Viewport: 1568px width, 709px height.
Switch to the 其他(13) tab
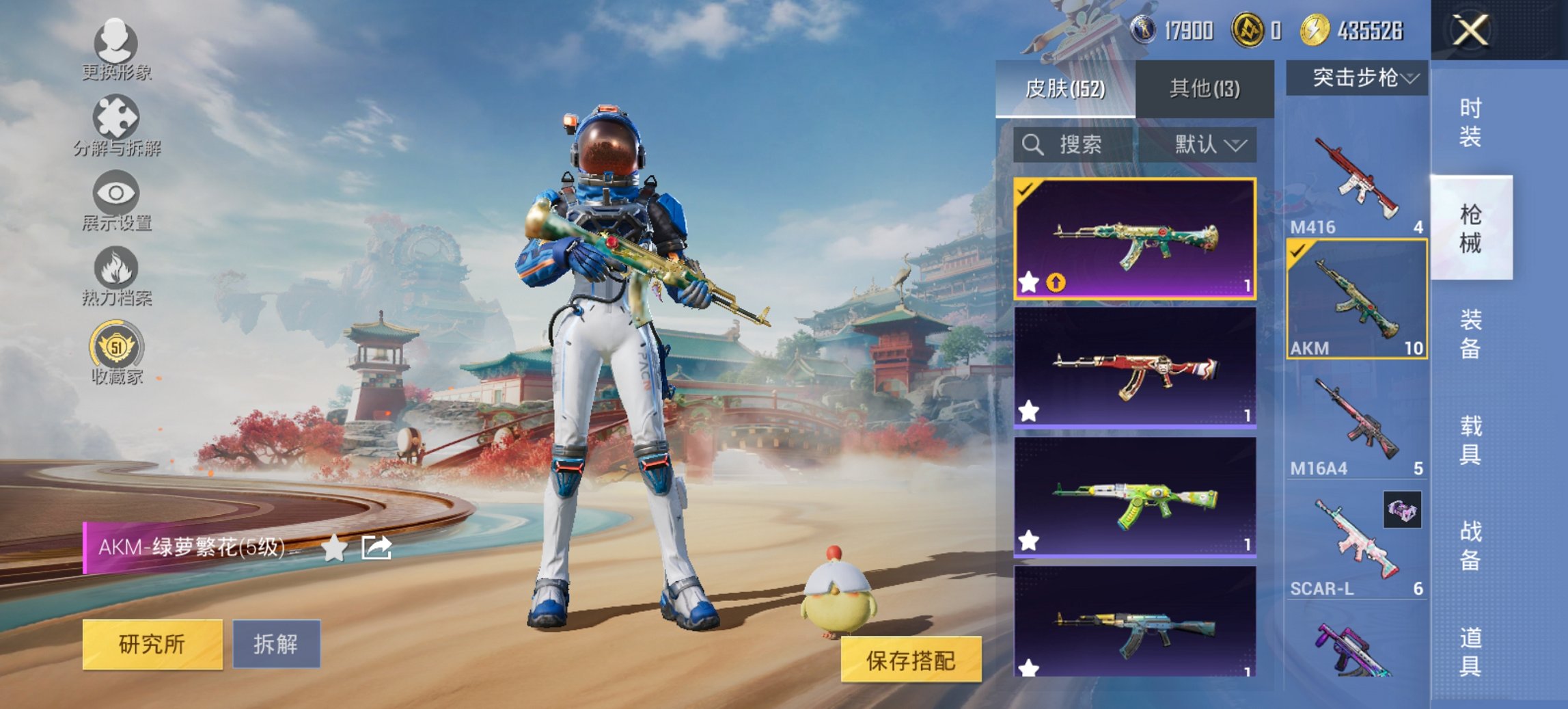pos(1205,89)
